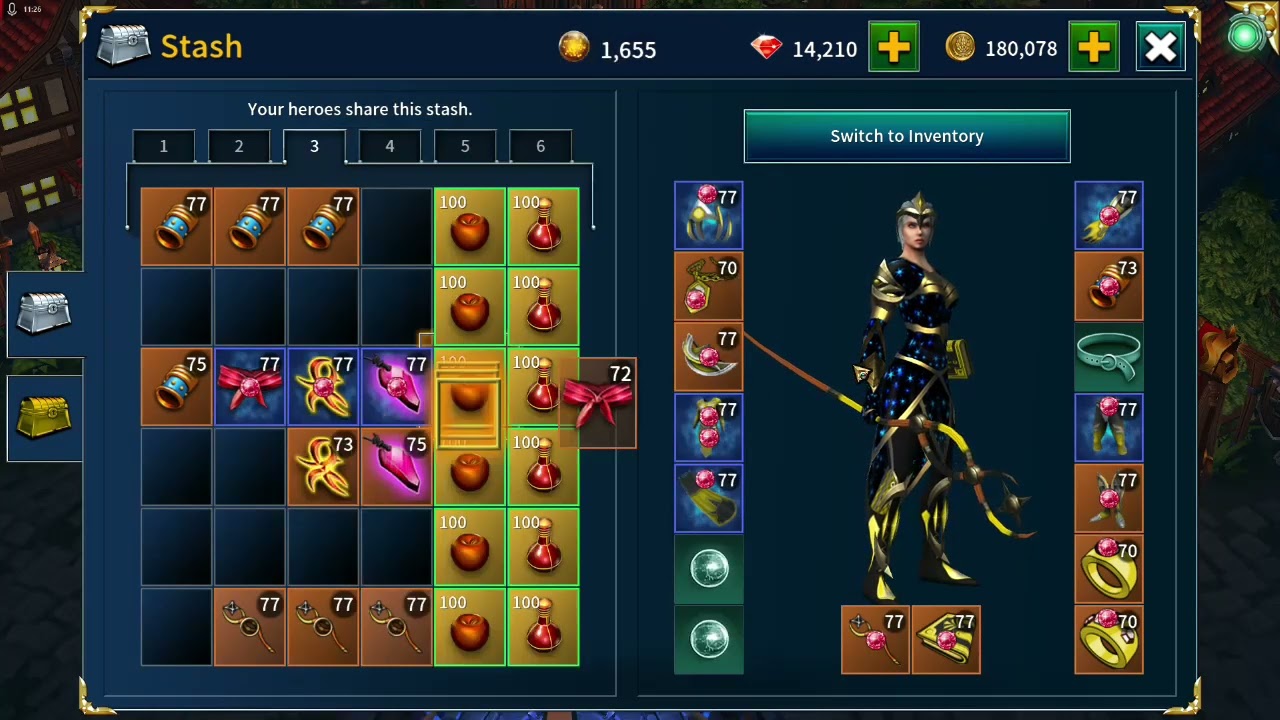
Task: Select the silver chest stash icon
Action: [x=44, y=314]
